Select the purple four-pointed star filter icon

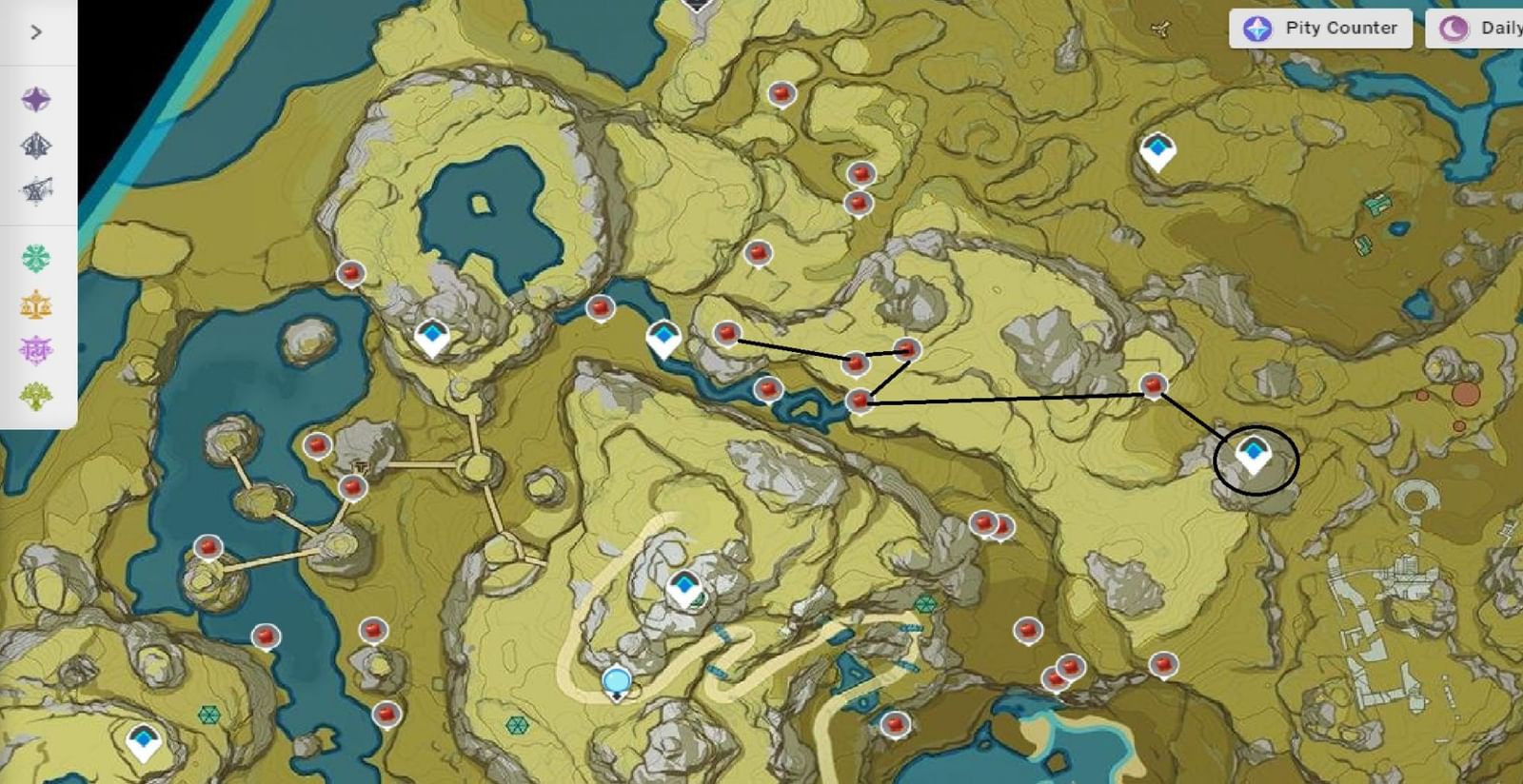click(x=38, y=98)
